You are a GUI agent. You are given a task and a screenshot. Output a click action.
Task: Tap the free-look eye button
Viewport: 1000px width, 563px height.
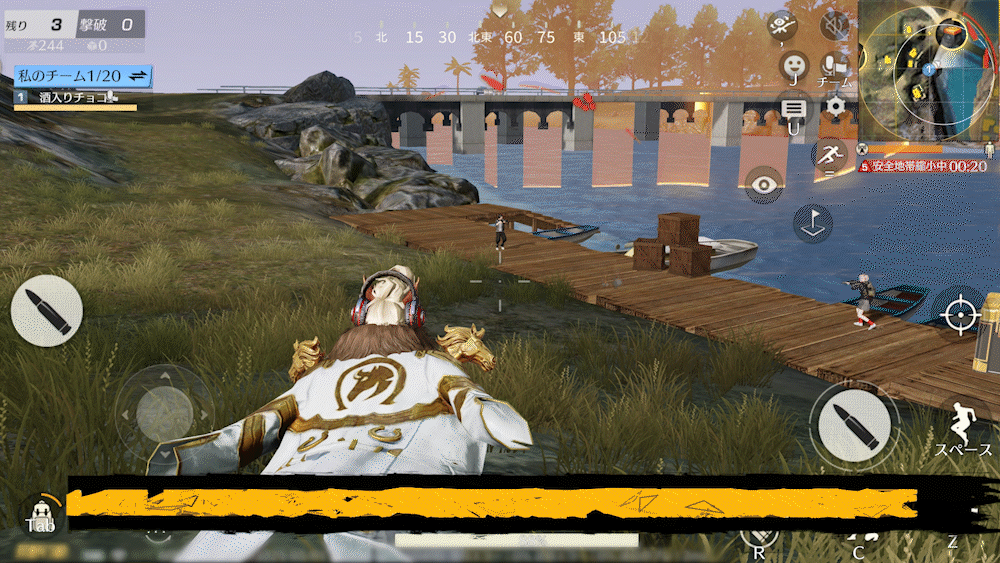pyautogui.click(x=765, y=184)
